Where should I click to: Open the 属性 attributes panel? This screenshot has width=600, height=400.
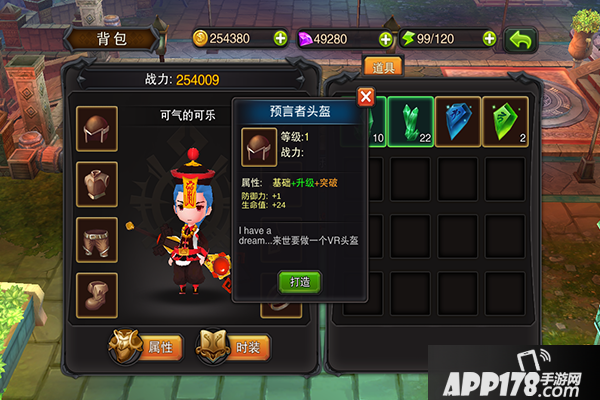(148, 347)
